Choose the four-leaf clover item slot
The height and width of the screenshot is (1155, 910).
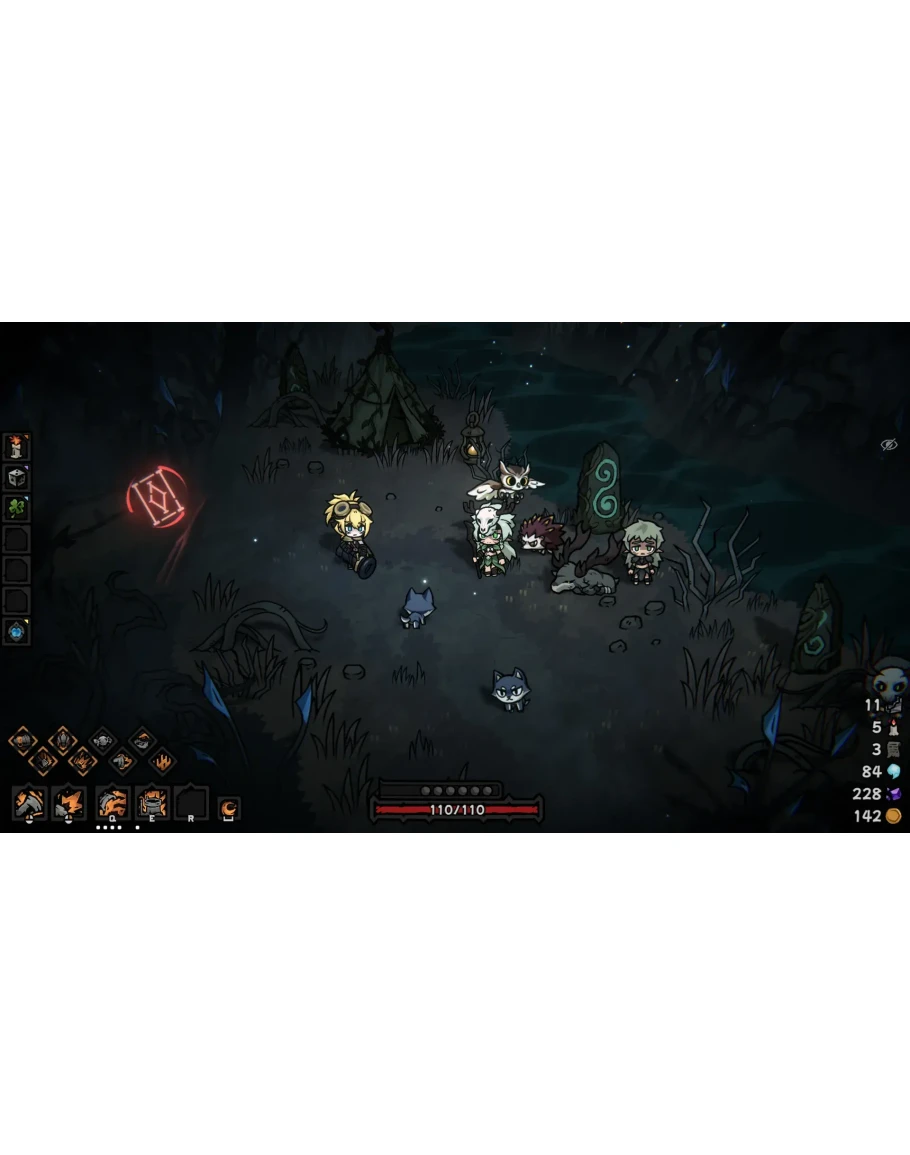click(17, 508)
